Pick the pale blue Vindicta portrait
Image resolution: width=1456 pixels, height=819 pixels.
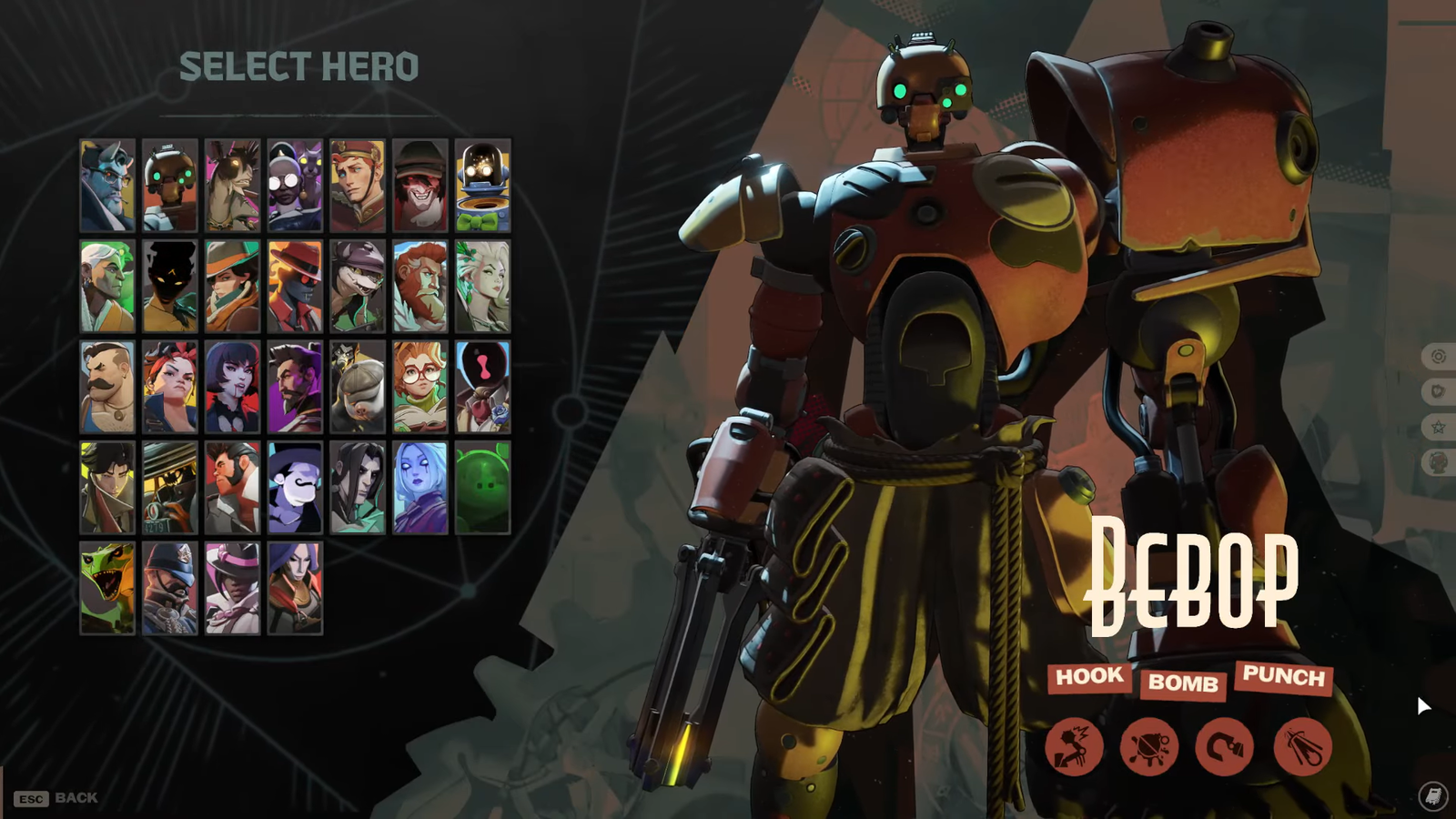420,489
